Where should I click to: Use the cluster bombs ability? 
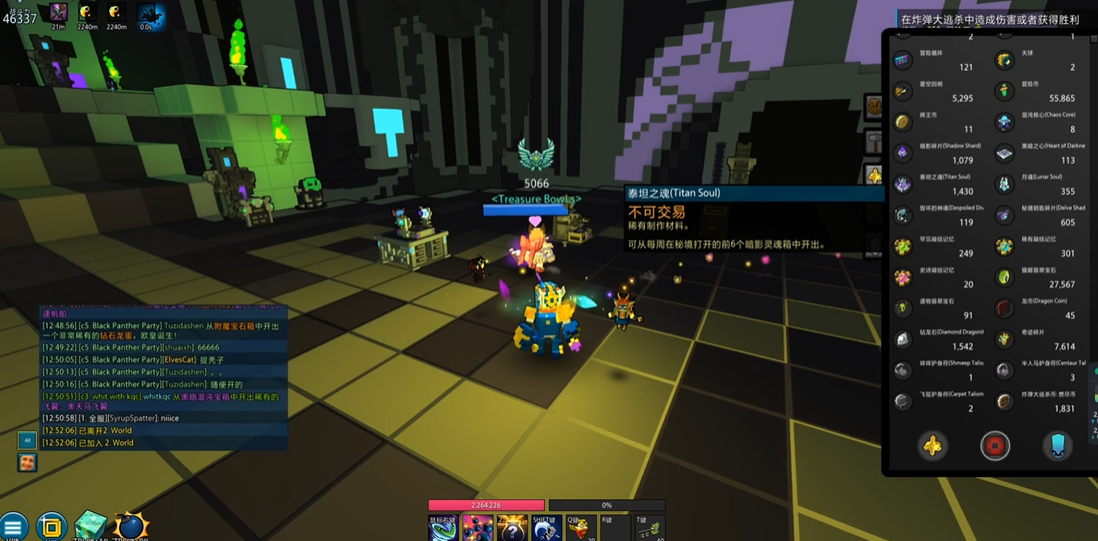478,528
